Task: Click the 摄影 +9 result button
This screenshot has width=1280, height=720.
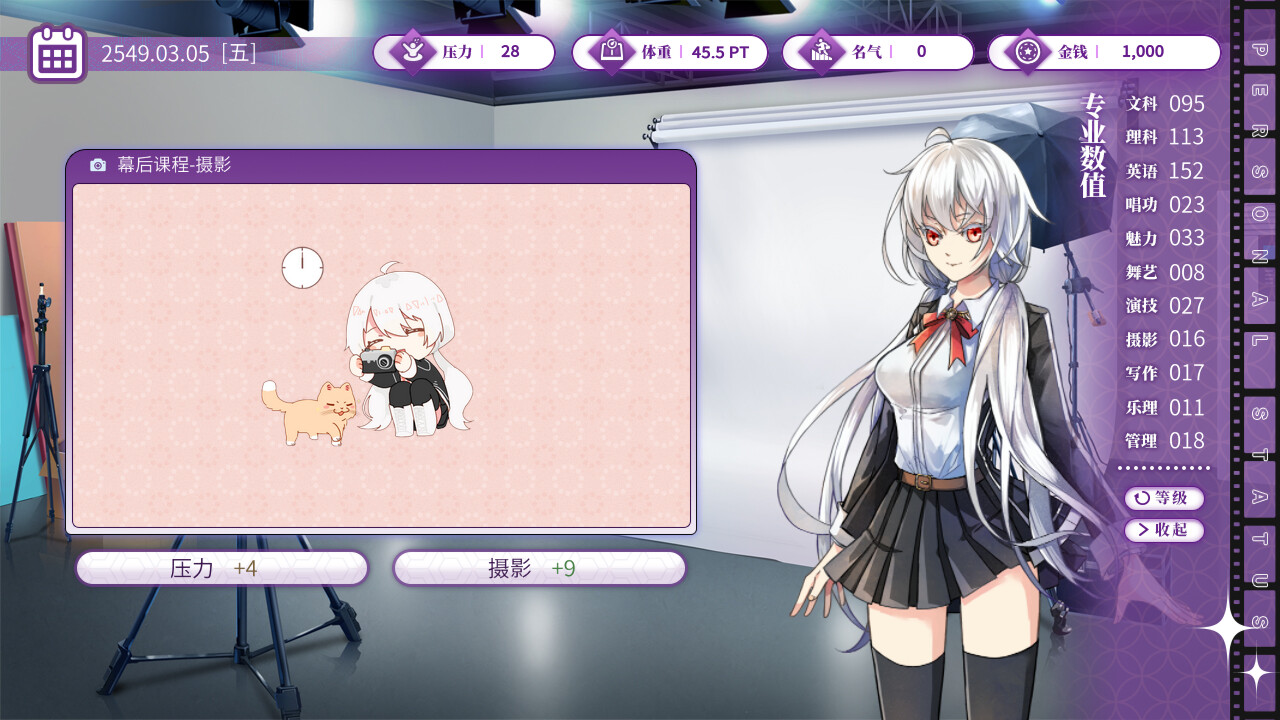Action: click(538, 567)
